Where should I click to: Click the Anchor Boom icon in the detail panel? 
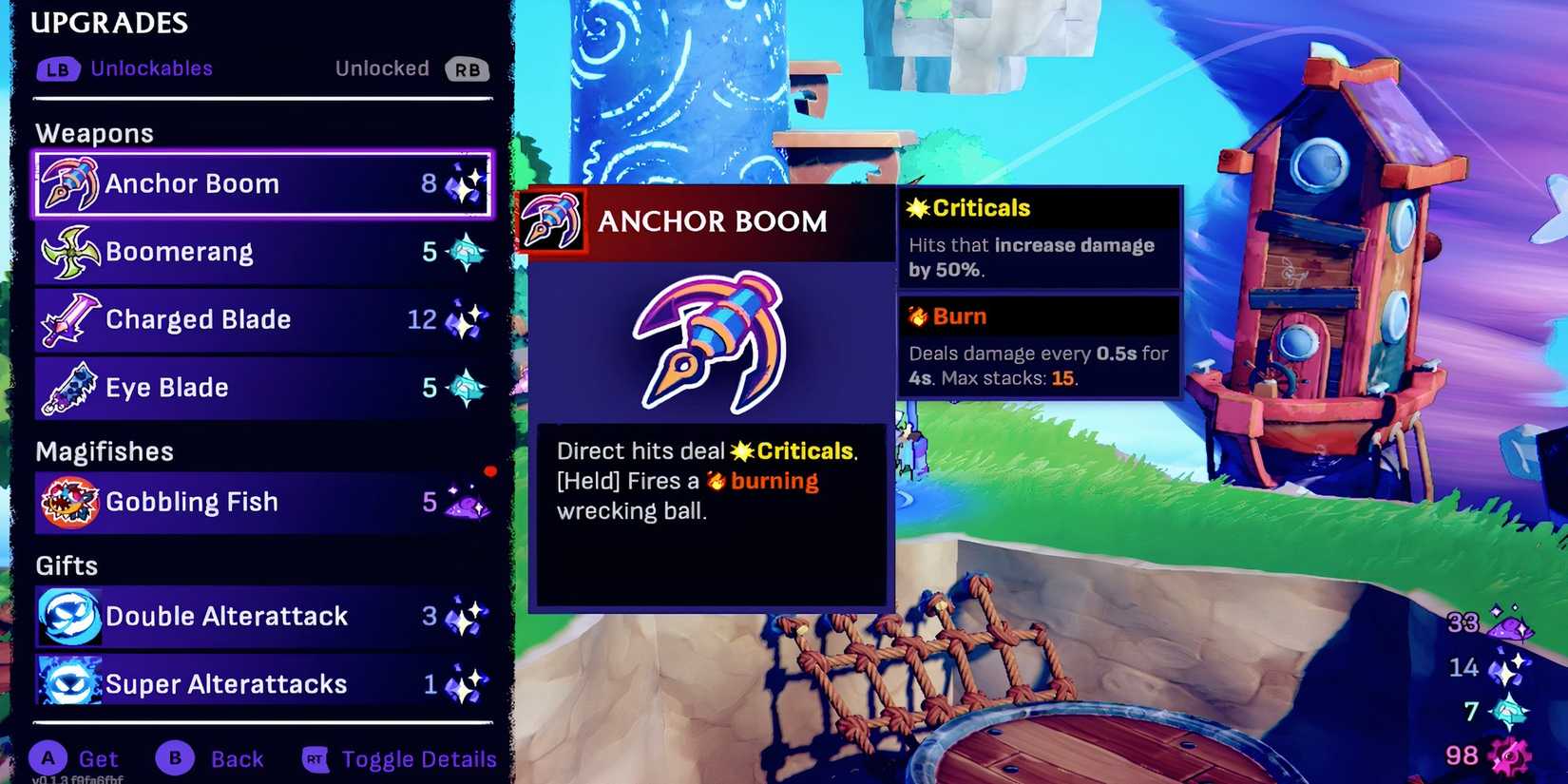(x=551, y=220)
